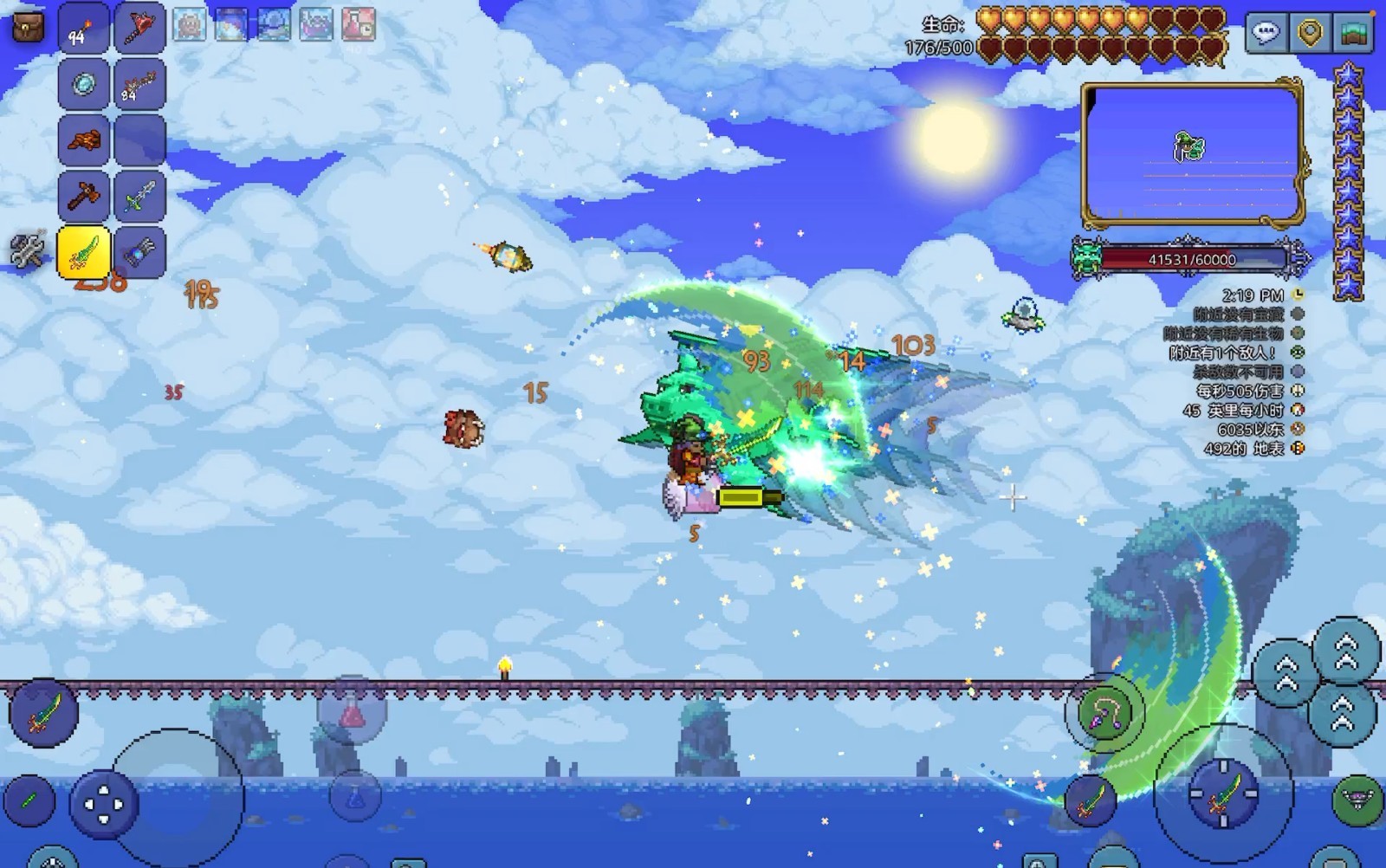Select the red axe hotbar slot
Screen dimensions: 1386x868
(139, 28)
